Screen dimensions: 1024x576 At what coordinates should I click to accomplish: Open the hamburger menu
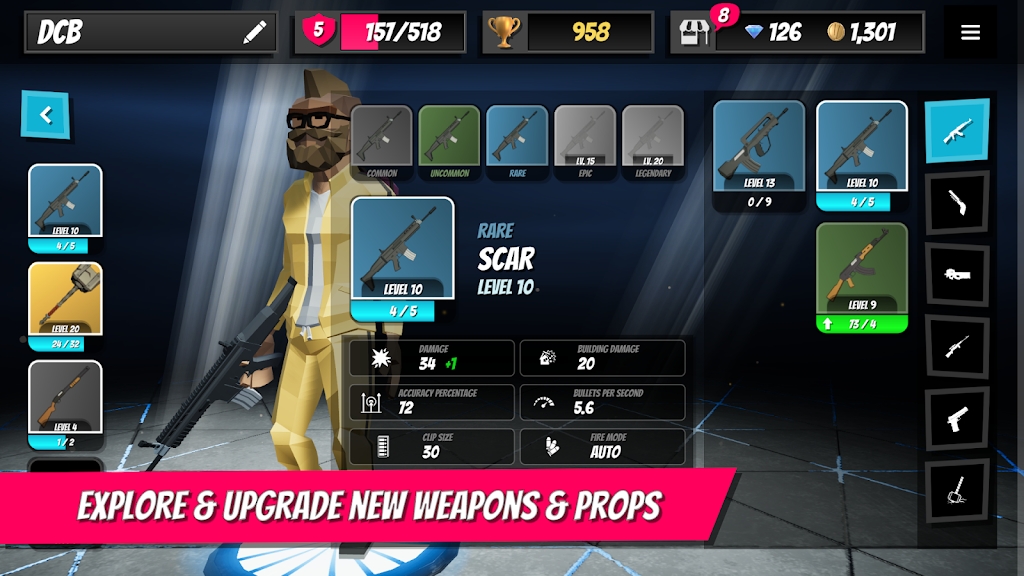(x=970, y=32)
